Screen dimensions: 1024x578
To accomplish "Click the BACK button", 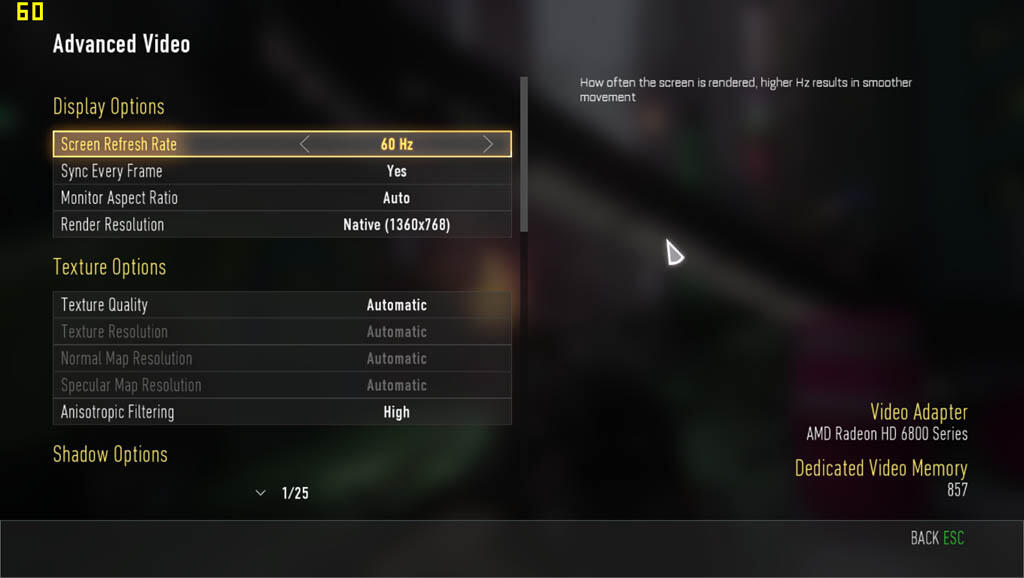I will tap(936, 538).
